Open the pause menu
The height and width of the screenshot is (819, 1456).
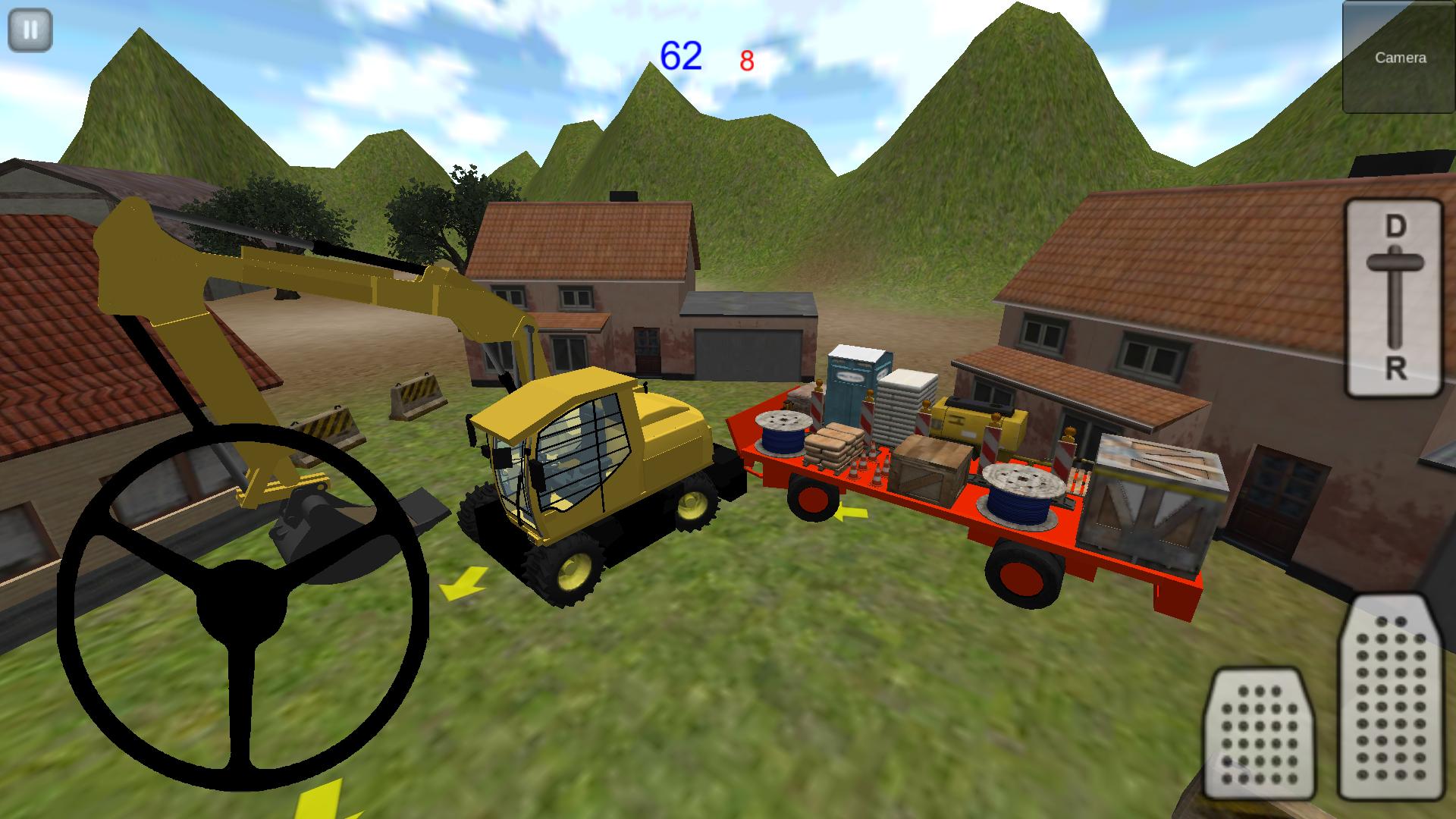click(30, 30)
